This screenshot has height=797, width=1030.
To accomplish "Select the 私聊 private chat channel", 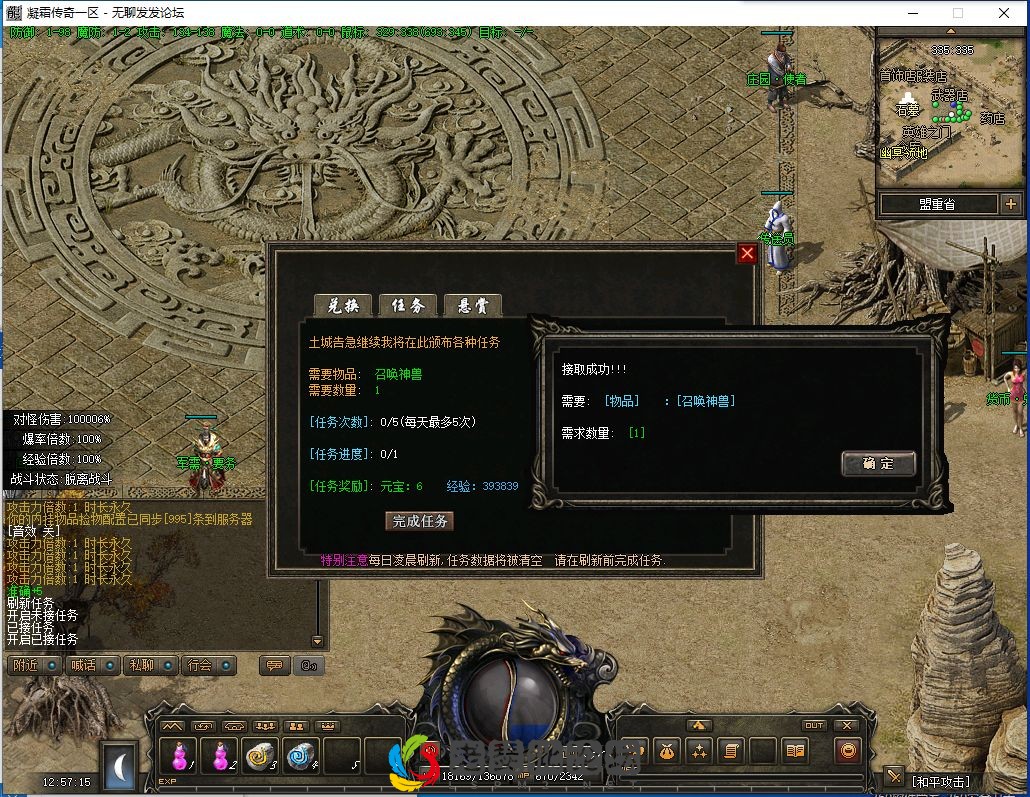I will [150, 665].
